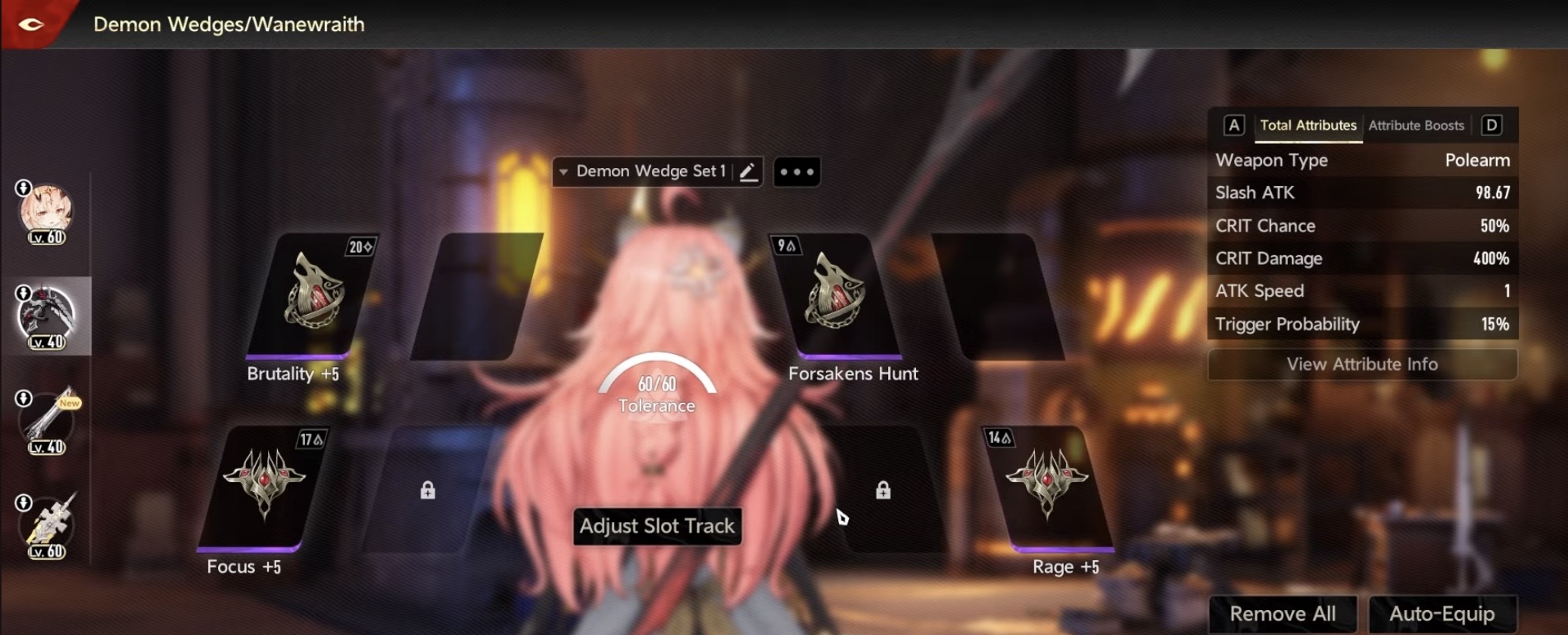1568x635 pixels.
Task: Select the Rage +5 wedge slot
Action: (x=1049, y=487)
